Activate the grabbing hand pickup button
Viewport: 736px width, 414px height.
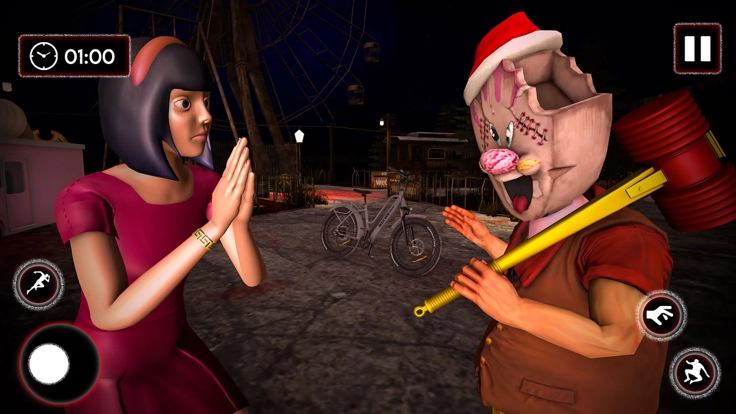(662, 316)
